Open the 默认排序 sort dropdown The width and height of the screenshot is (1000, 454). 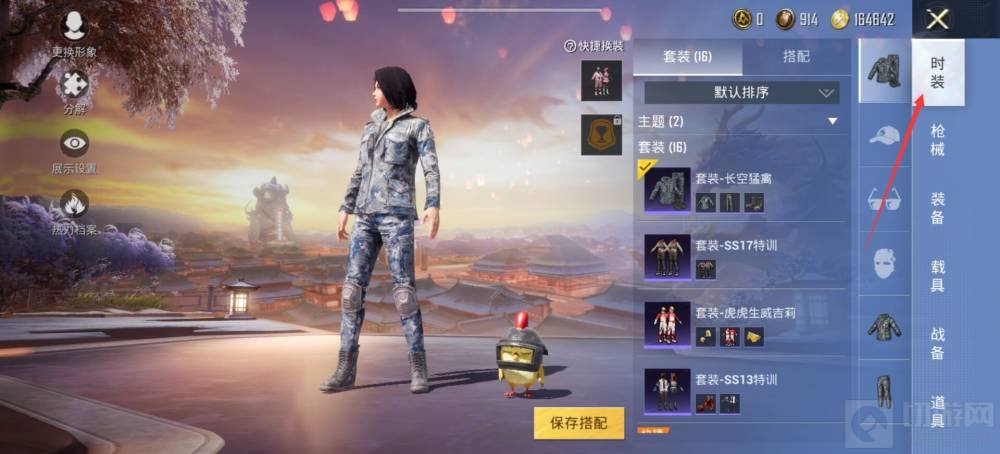point(741,93)
